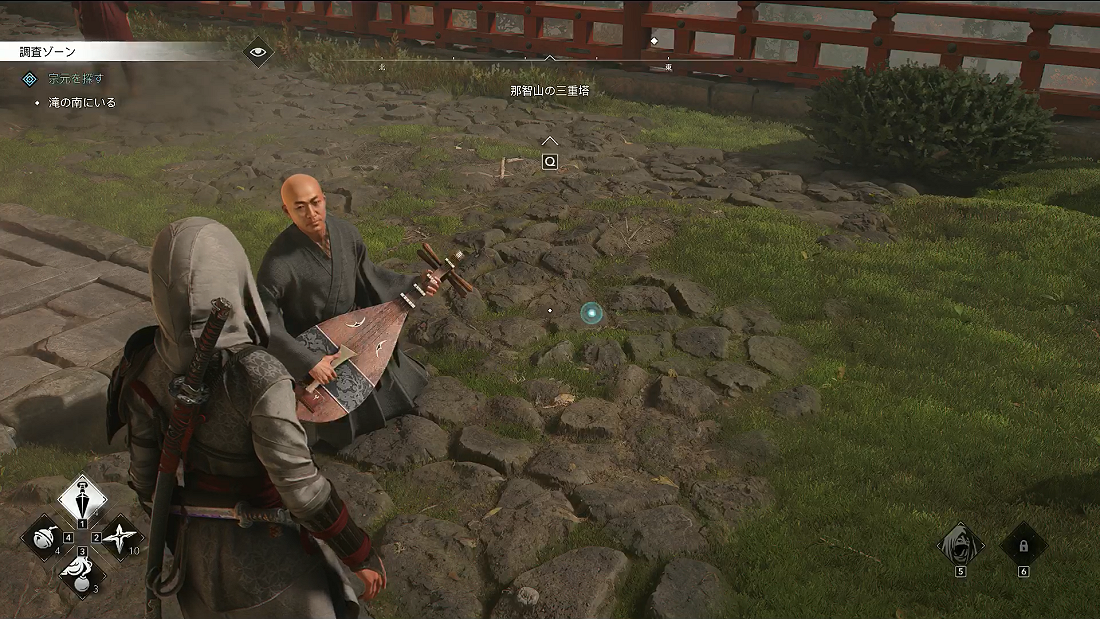The height and width of the screenshot is (619, 1100).
Task: Select the kunai tool slot
Action: [82, 498]
